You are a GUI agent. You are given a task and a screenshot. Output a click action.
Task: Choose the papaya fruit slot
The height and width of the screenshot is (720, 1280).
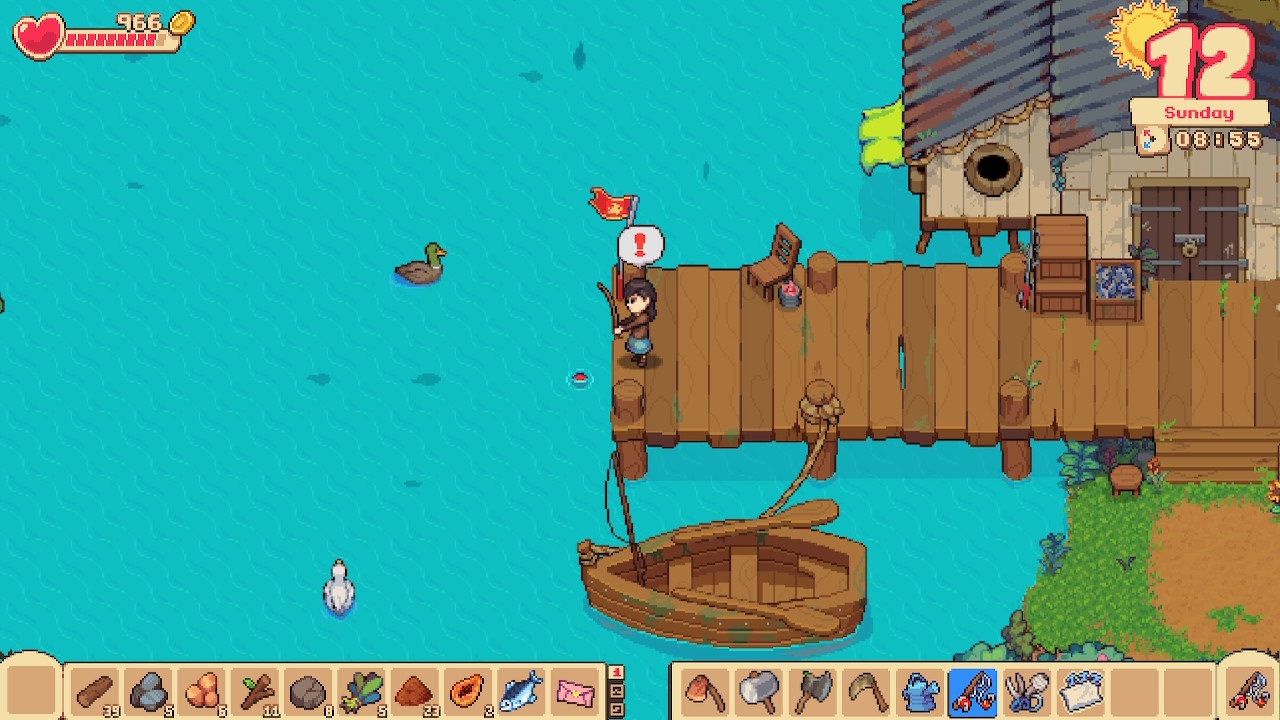click(x=468, y=691)
